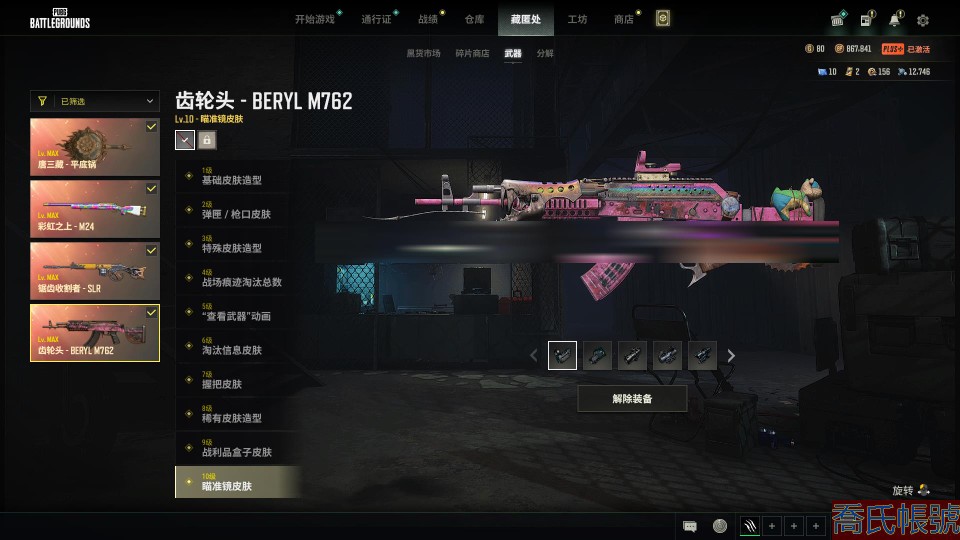Open the 仓库 inventory tab
This screenshot has height=540, width=960.
click(x=474, y=19)
